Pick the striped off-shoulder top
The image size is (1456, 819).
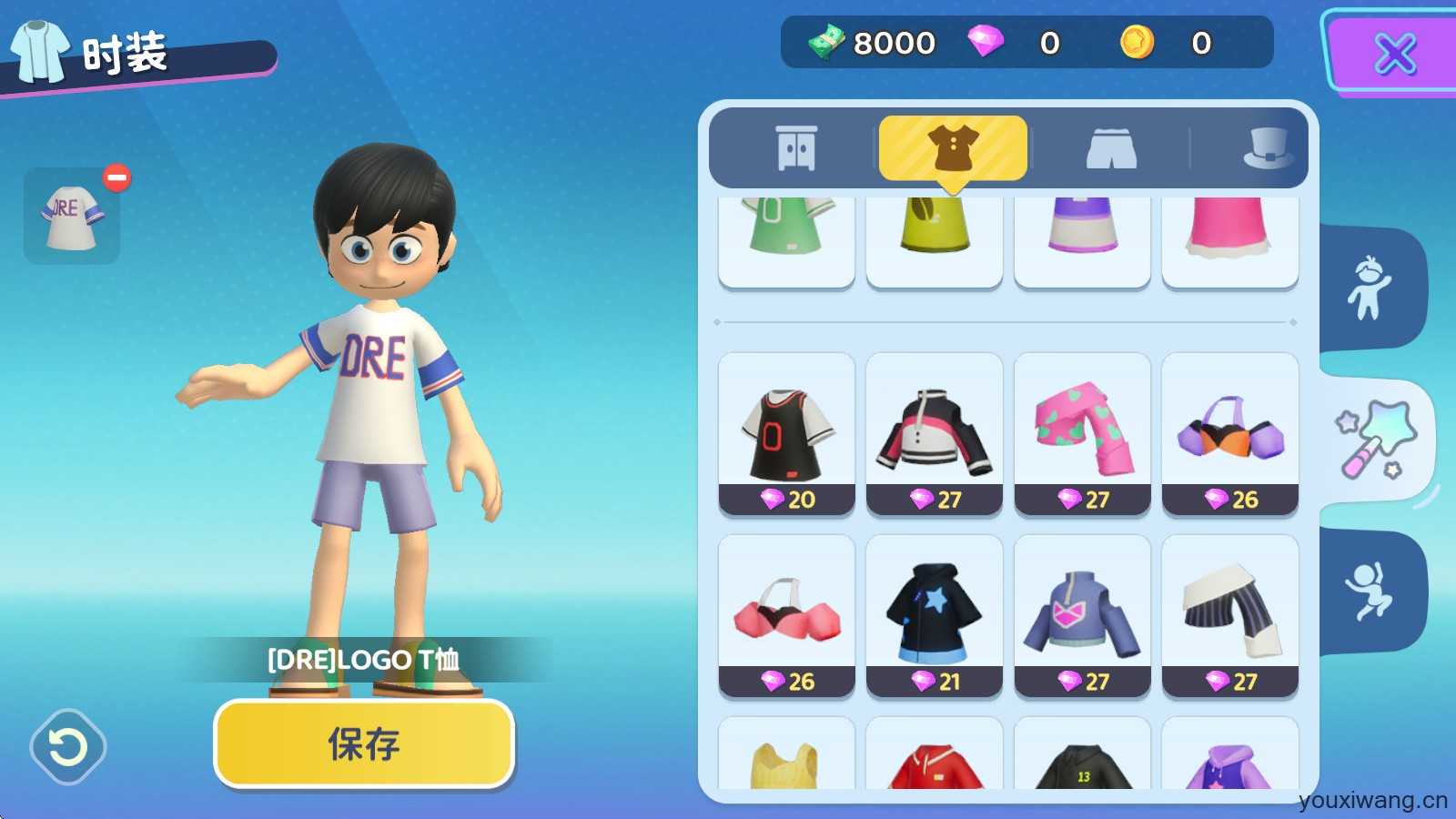pyautogui.click(x=1230, y=616)
